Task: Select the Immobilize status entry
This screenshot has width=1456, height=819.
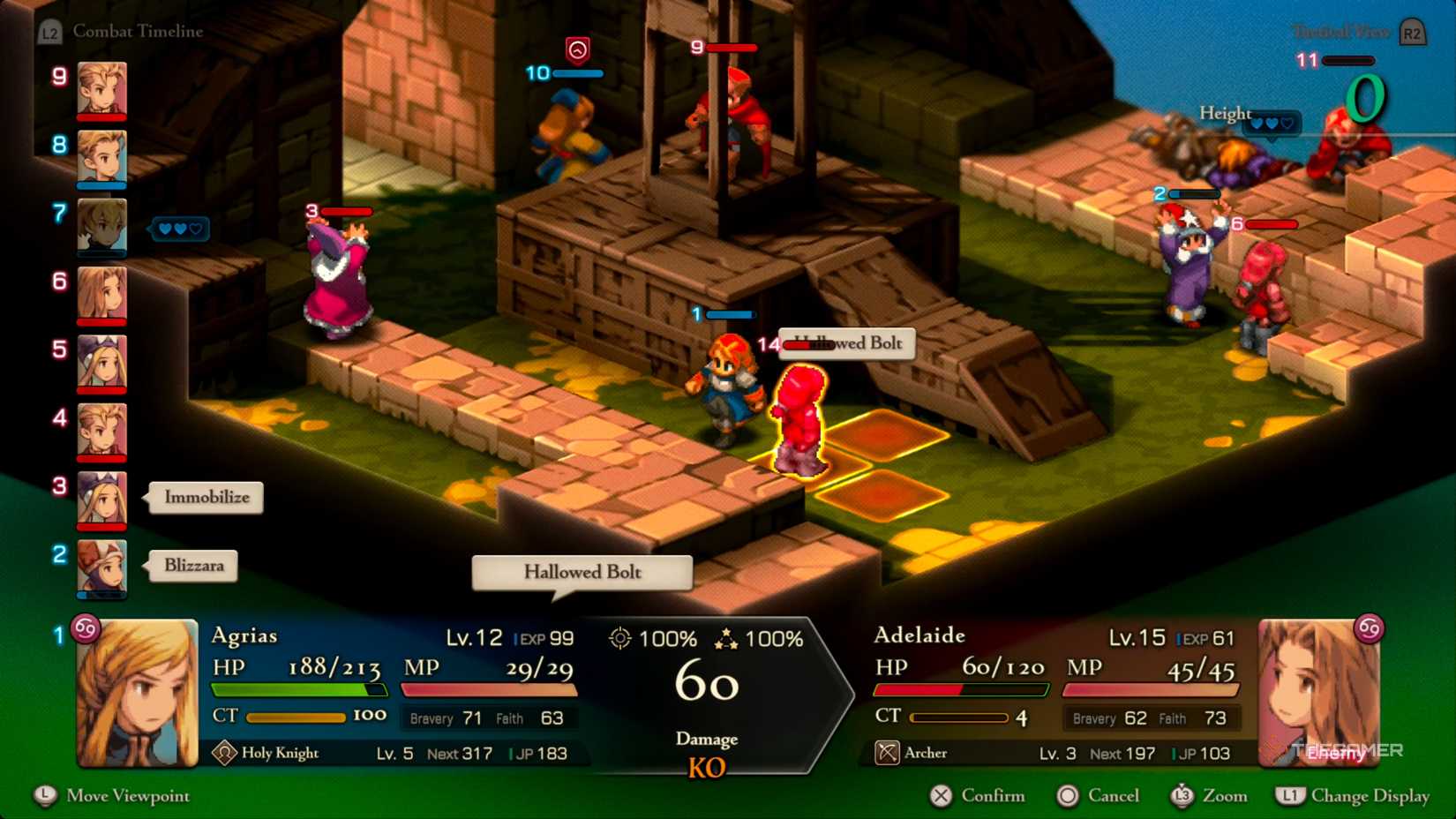Action: [205, 498]
